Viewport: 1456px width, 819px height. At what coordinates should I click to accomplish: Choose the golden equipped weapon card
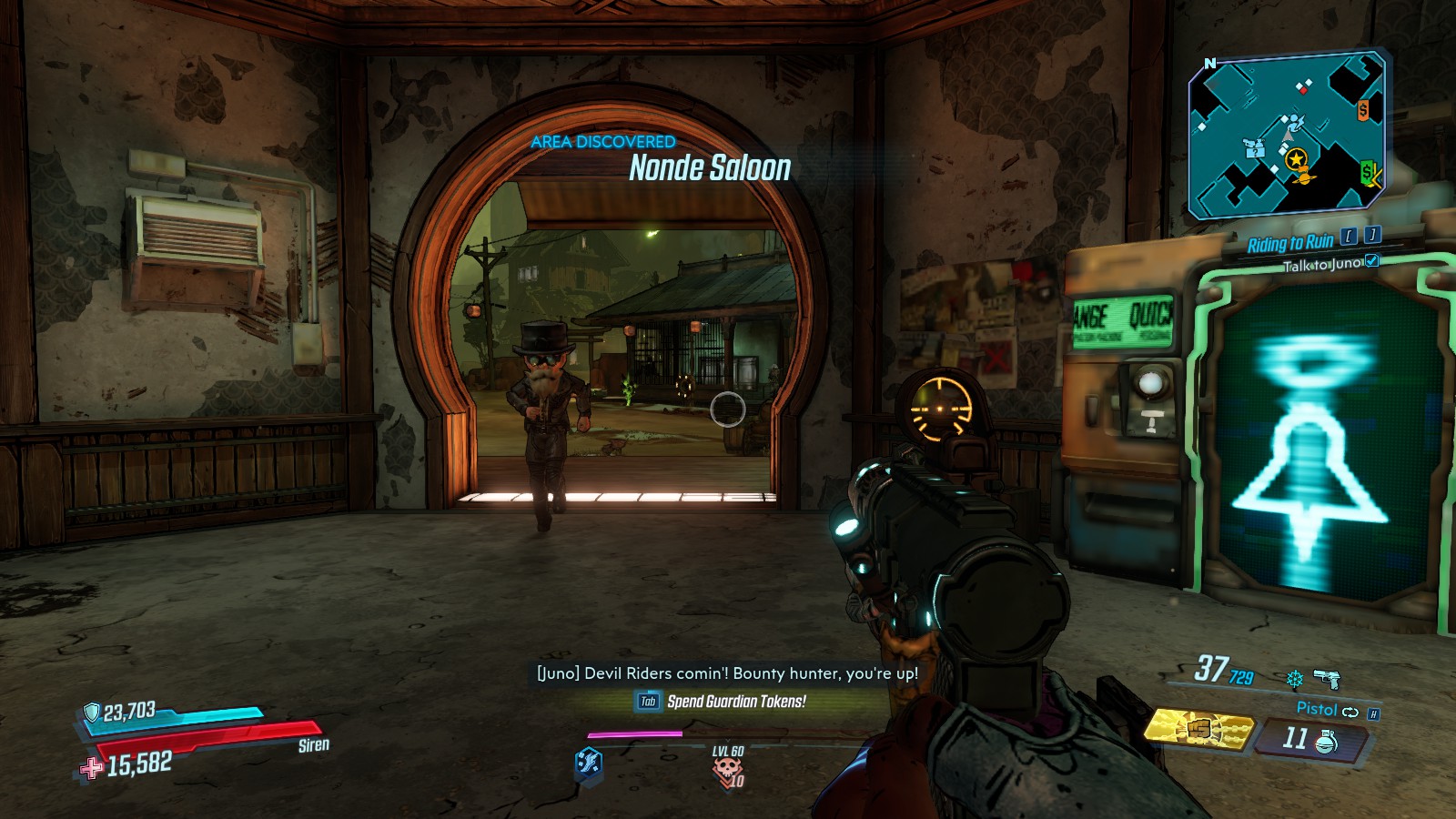(x=1198, y=729)
